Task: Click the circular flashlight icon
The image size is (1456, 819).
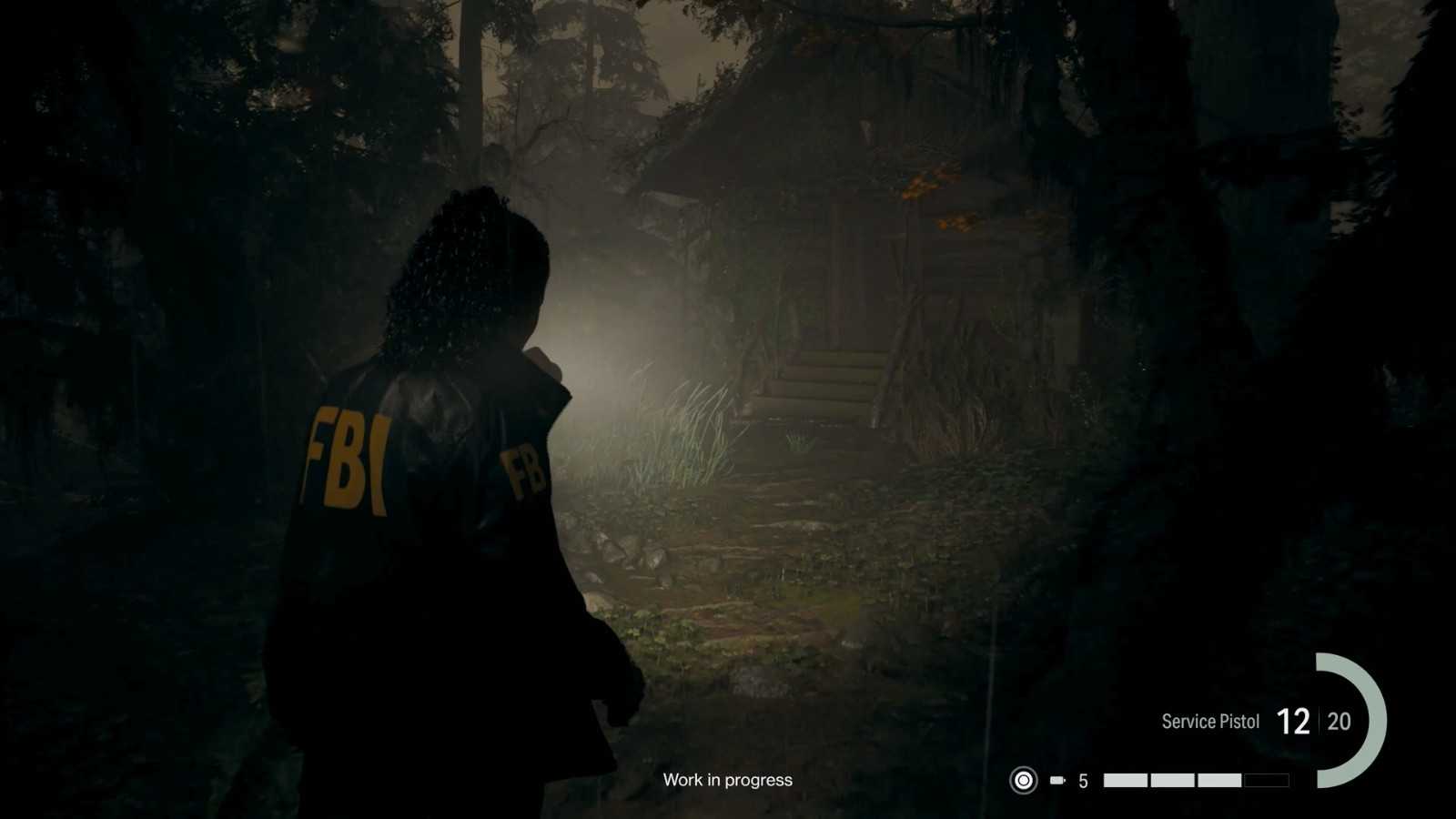Action: (x=1024, y=780)
